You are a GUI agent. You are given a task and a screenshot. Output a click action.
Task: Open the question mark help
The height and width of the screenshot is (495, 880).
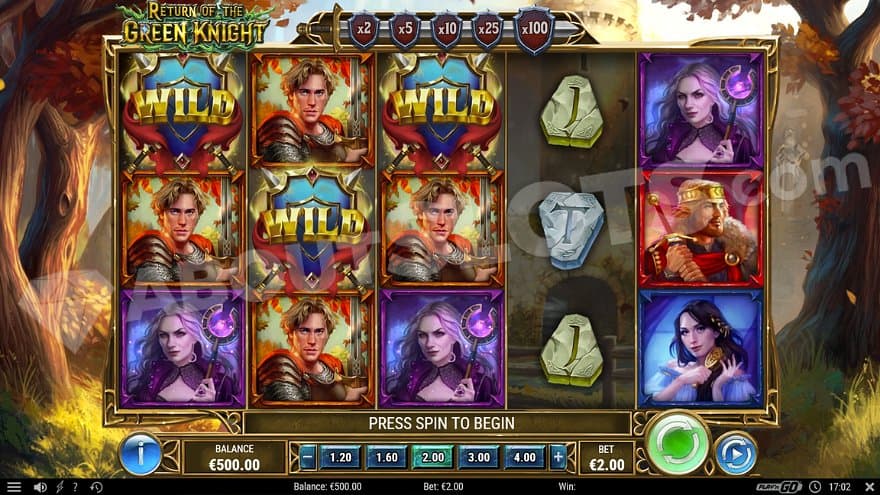tap(74, 487)
